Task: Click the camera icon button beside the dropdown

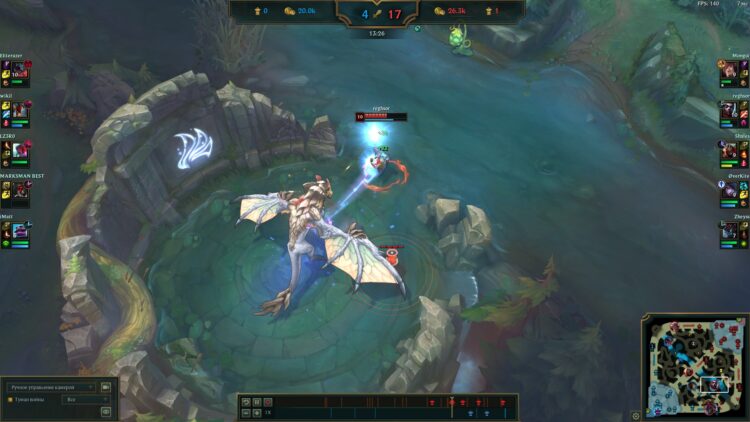Action: pos(106,386)
